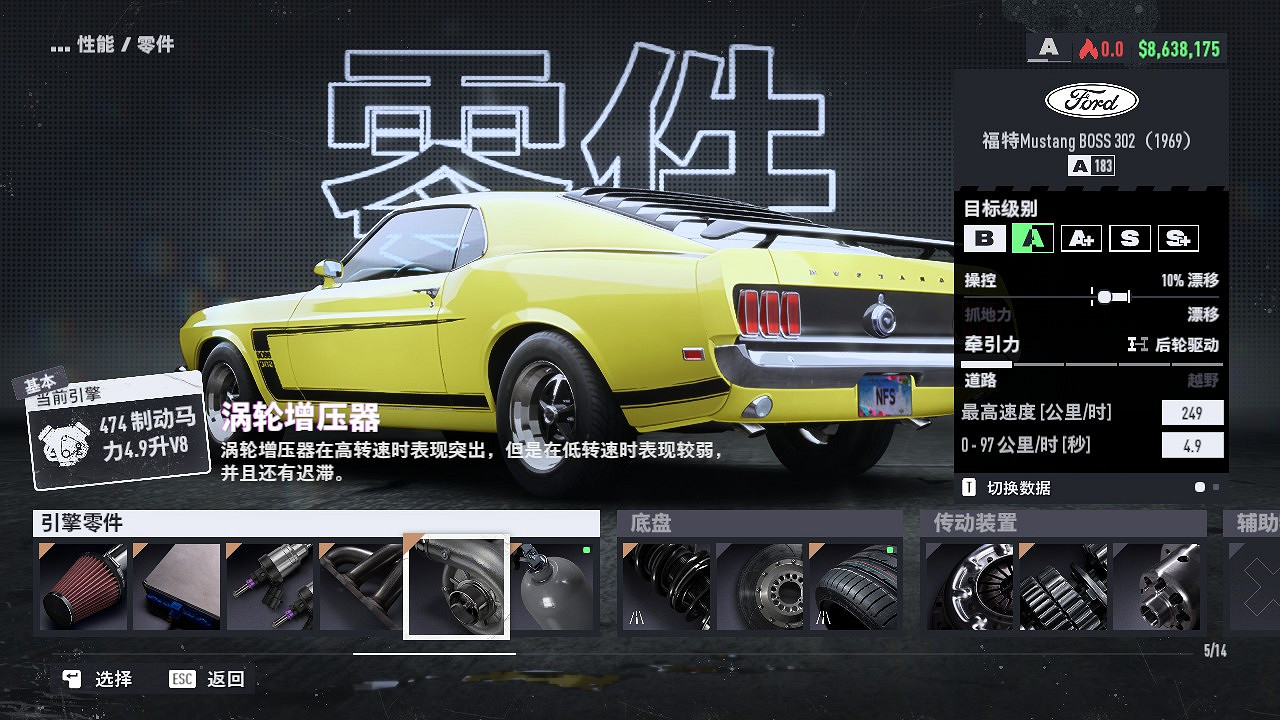Select the air filter engine part
Viewport: 1280px width, 720px height.
point(84,588)
